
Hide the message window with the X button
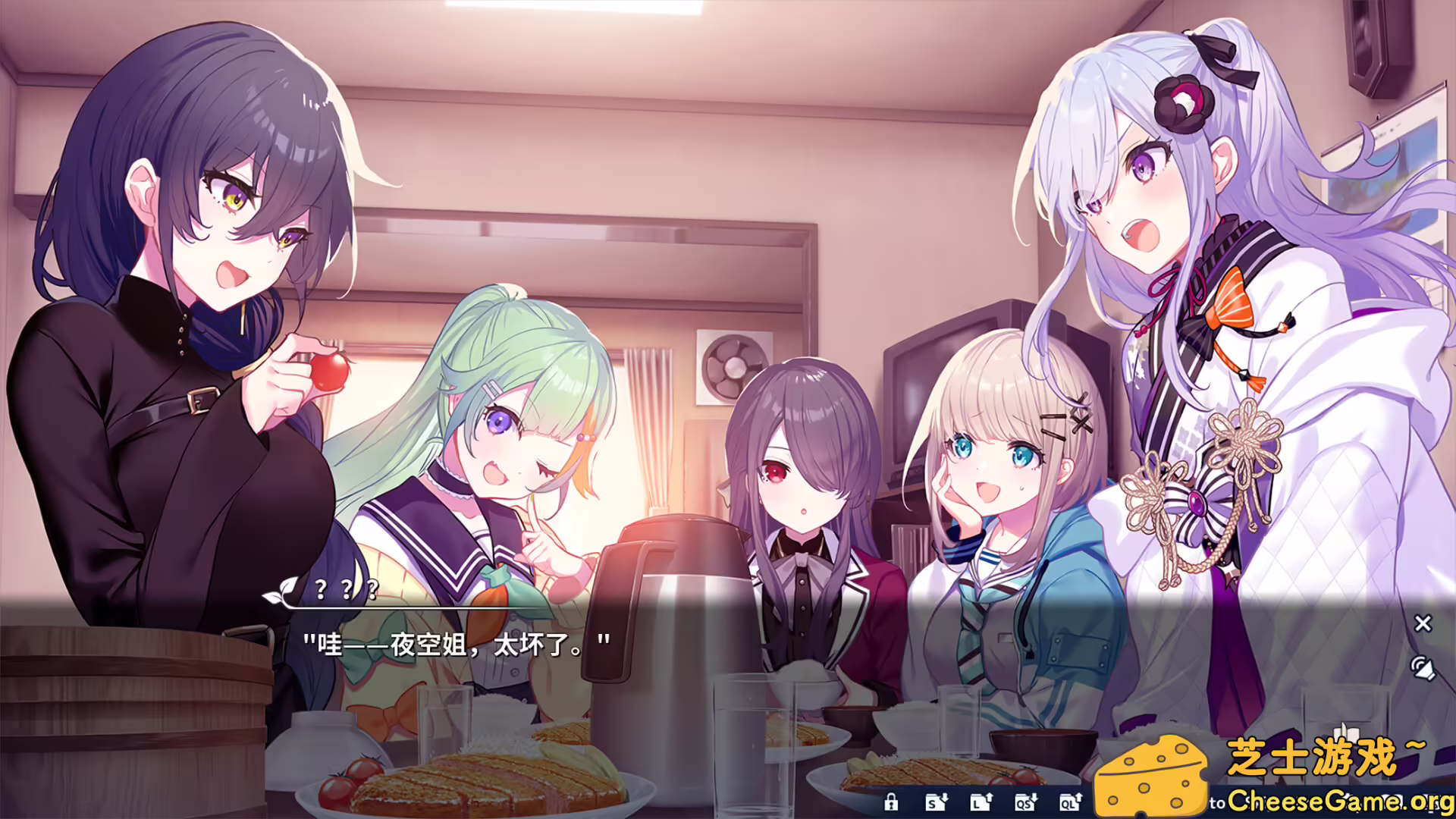1423,623
